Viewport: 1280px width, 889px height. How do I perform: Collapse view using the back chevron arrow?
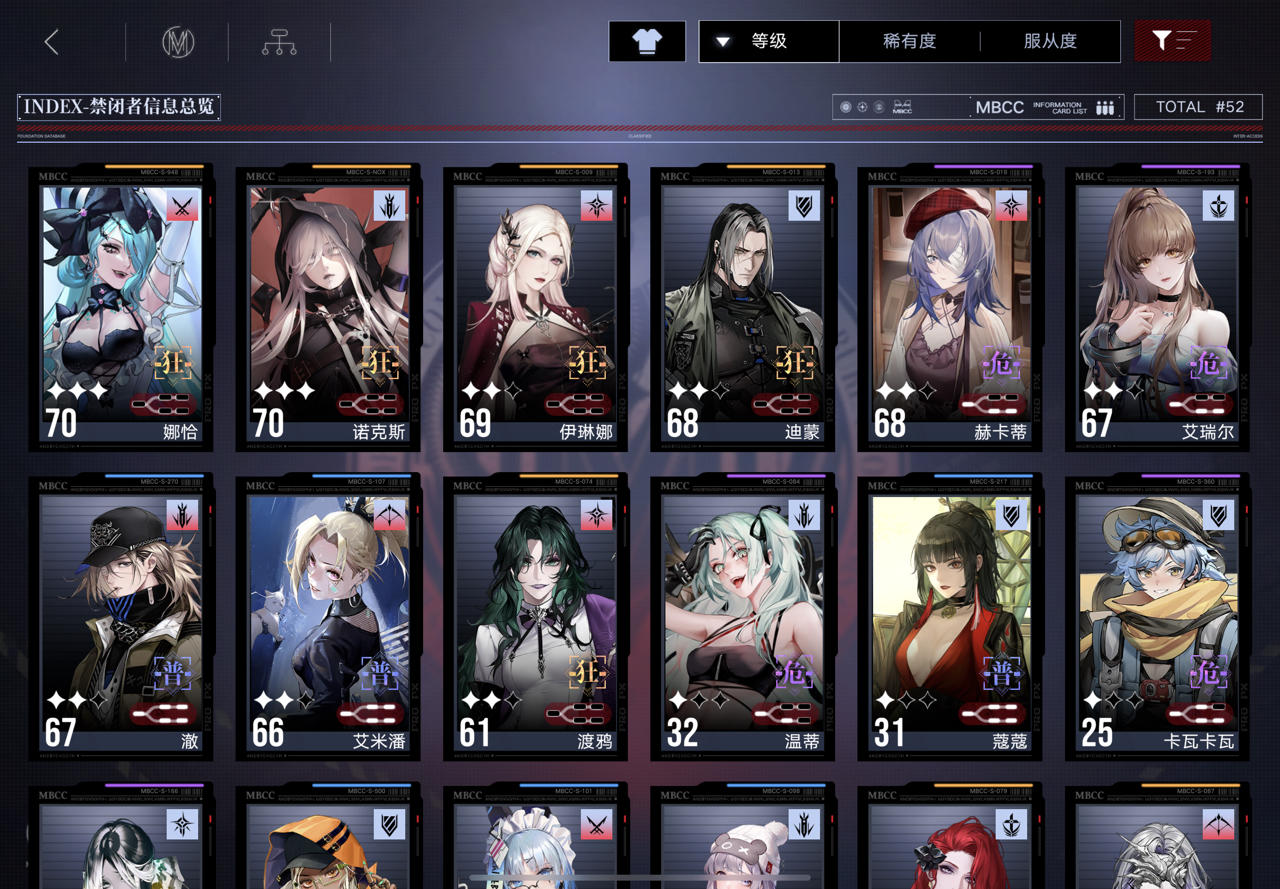pyautogui.click(x=49, y=41)
